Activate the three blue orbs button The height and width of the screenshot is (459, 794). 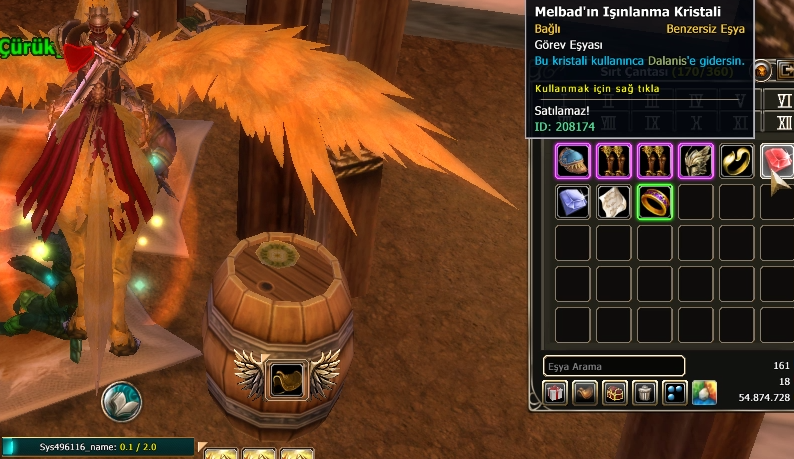coord(675,392)
